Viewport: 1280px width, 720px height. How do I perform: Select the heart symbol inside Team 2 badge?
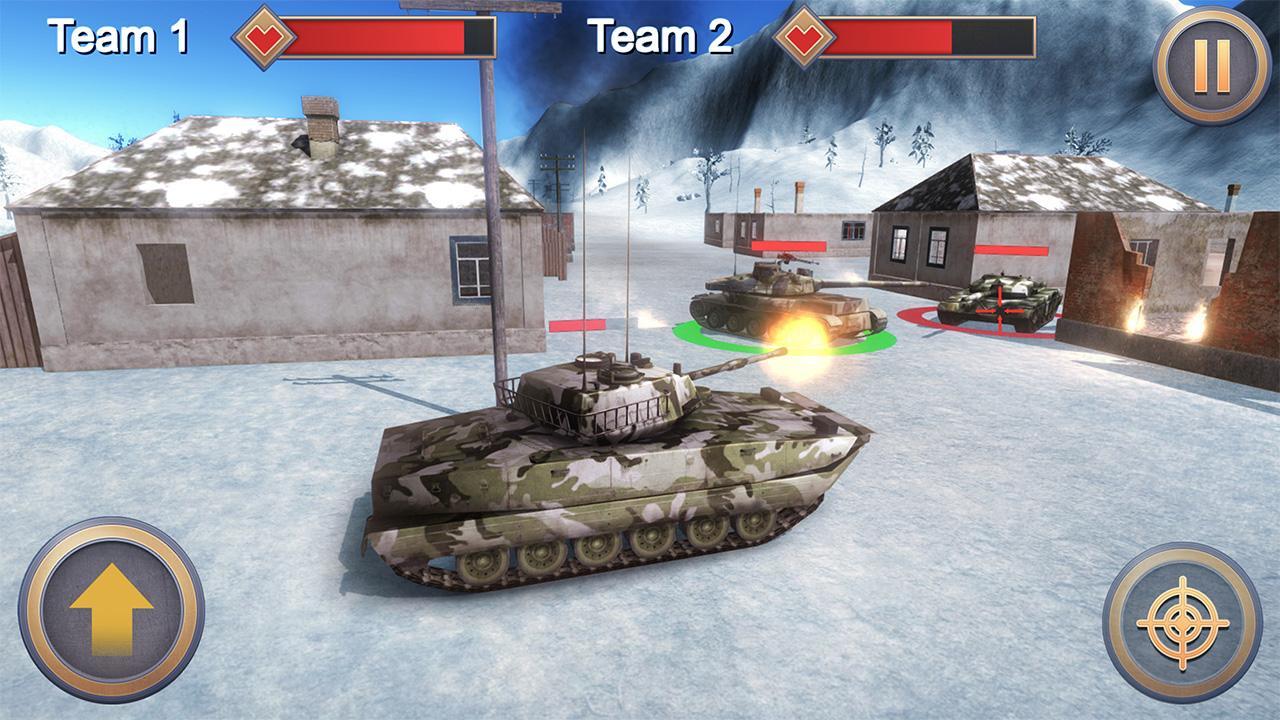(x=806, y=40)
